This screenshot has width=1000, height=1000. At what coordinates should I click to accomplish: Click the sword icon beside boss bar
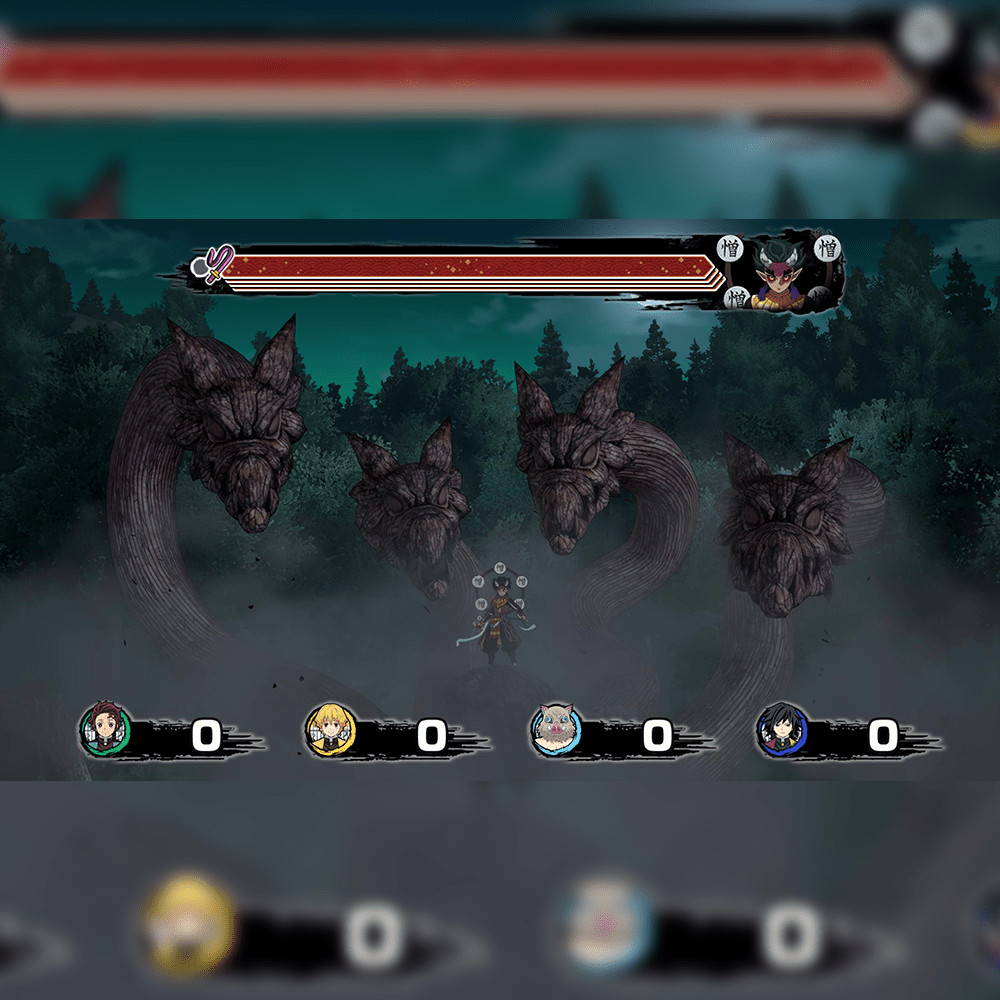(213, 266)
